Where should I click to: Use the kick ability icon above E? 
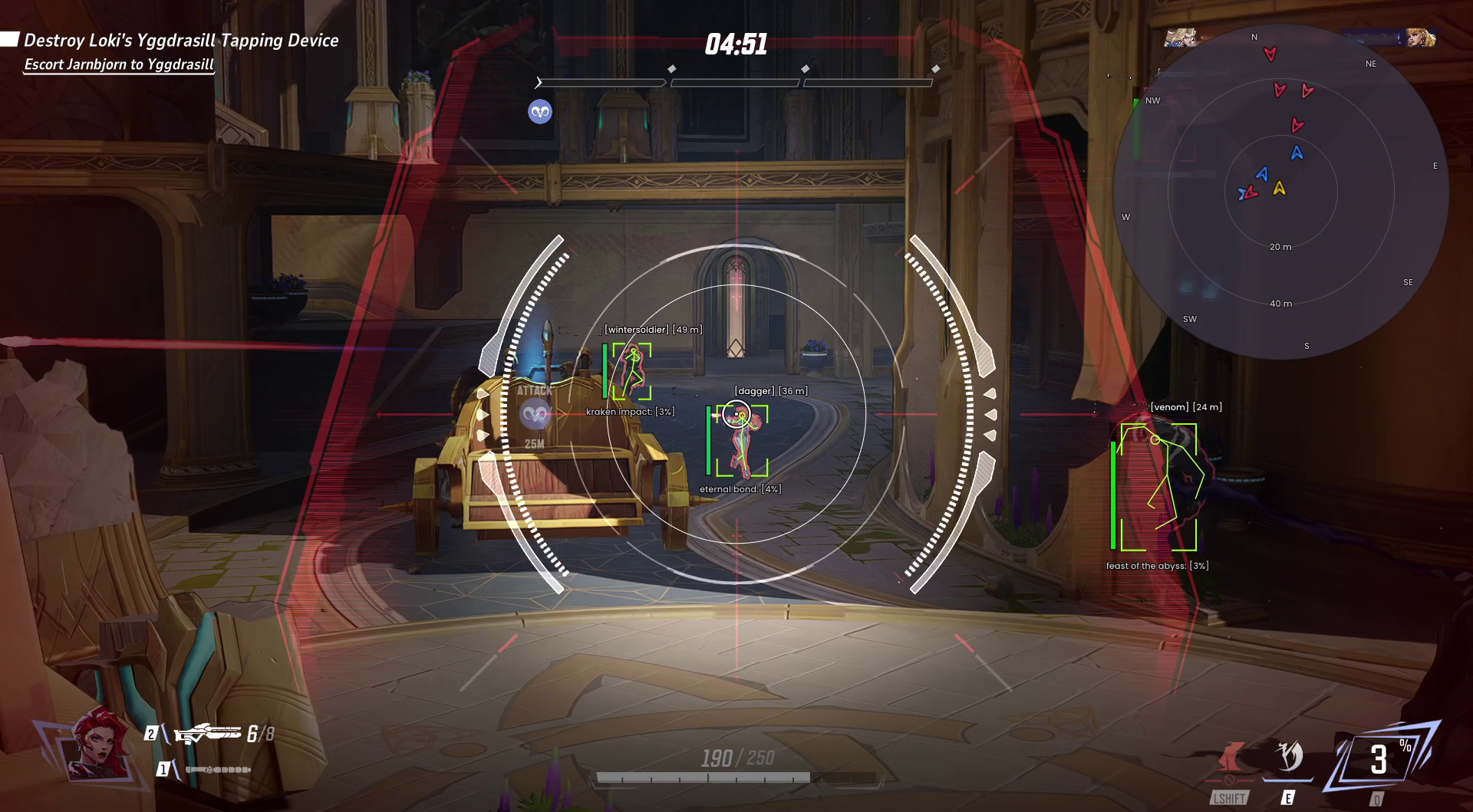point(1289,758)
